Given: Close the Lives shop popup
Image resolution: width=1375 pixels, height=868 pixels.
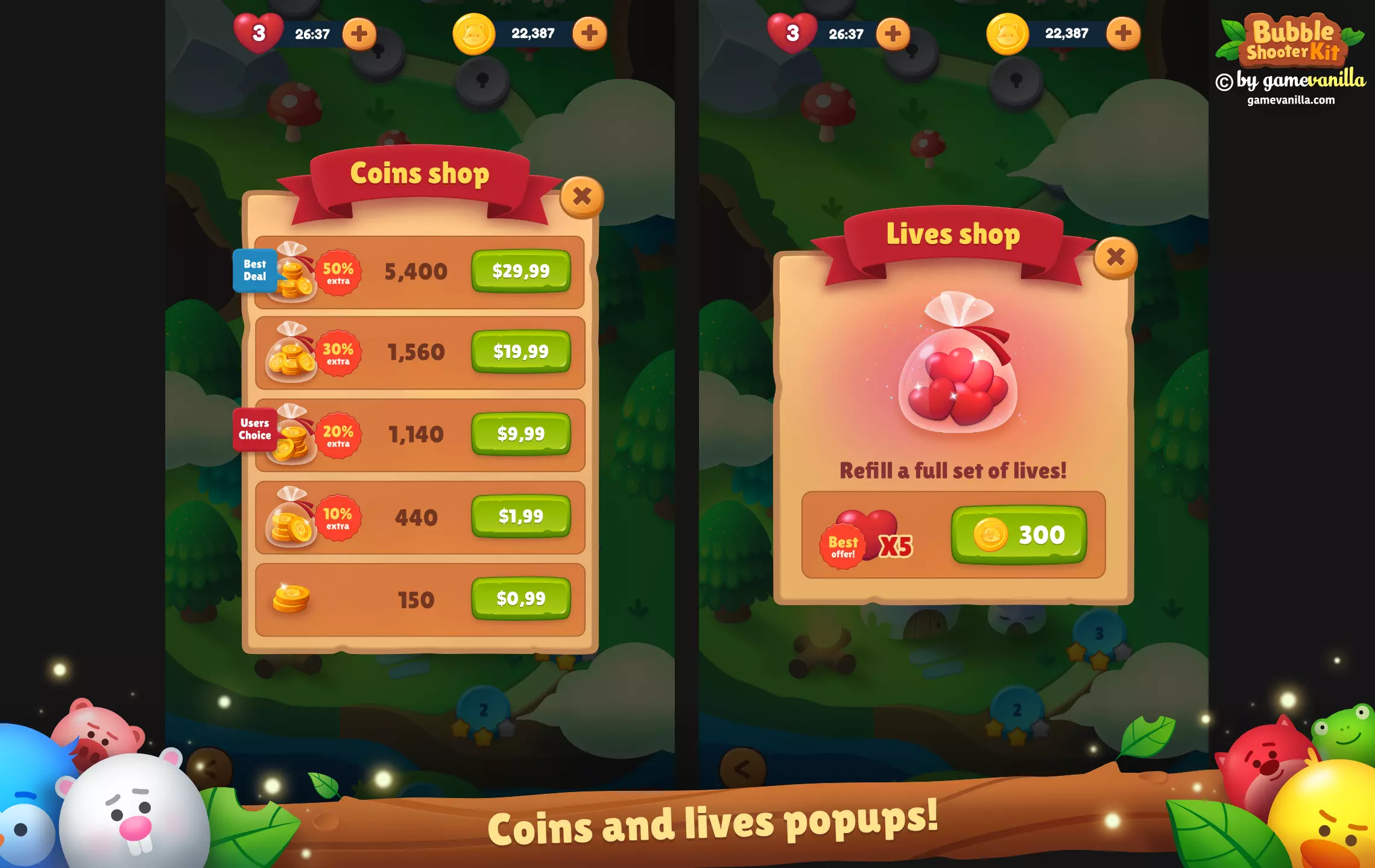Looking at the screenshot, I should point(1115,257).
